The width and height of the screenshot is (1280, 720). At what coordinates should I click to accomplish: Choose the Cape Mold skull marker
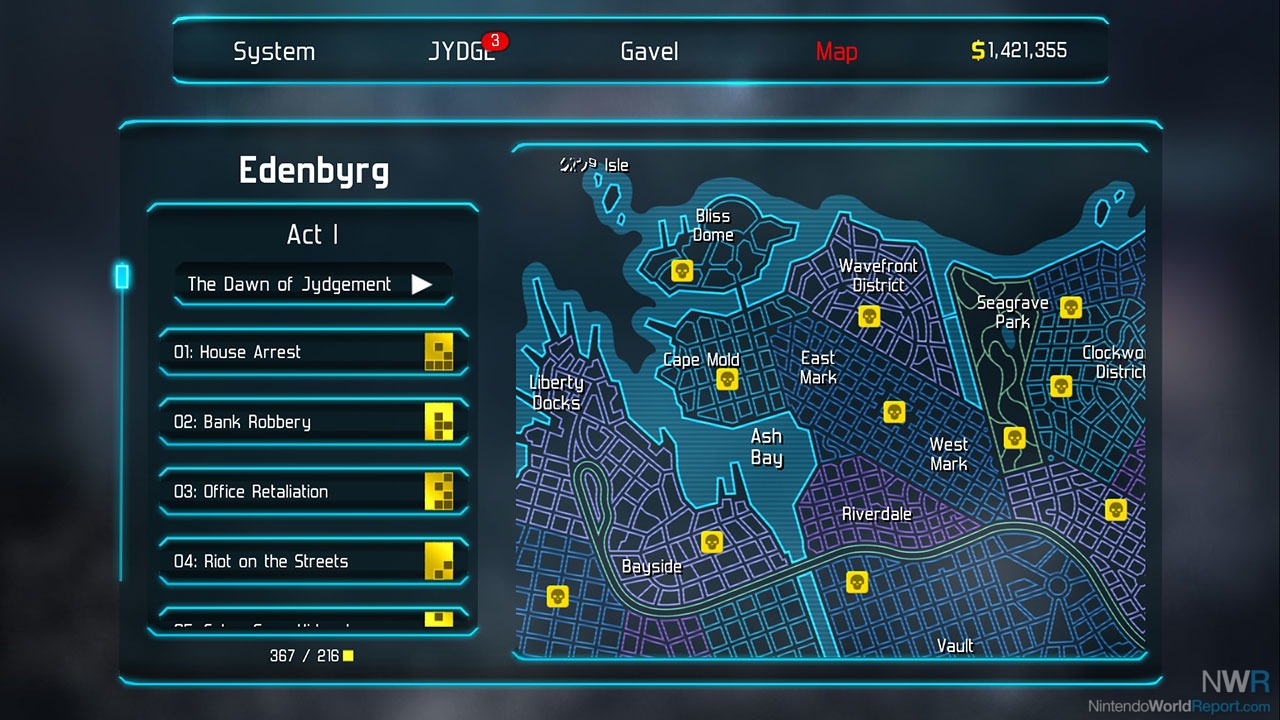(x=727, y=379)
